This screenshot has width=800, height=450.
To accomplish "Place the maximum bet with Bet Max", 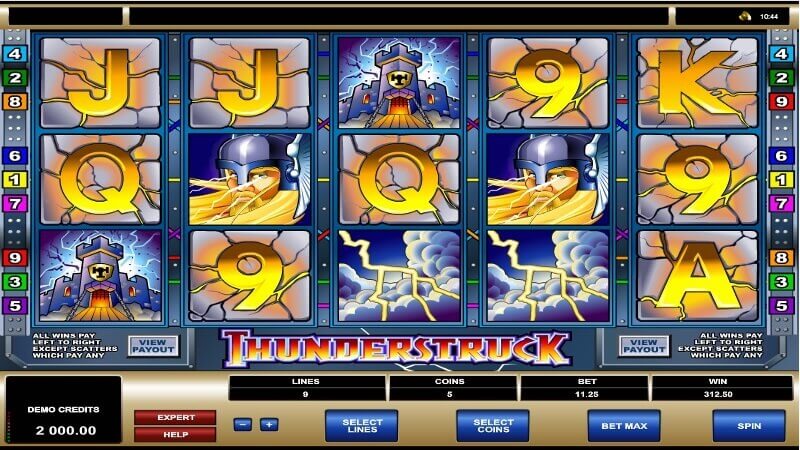I will (623, 425).
